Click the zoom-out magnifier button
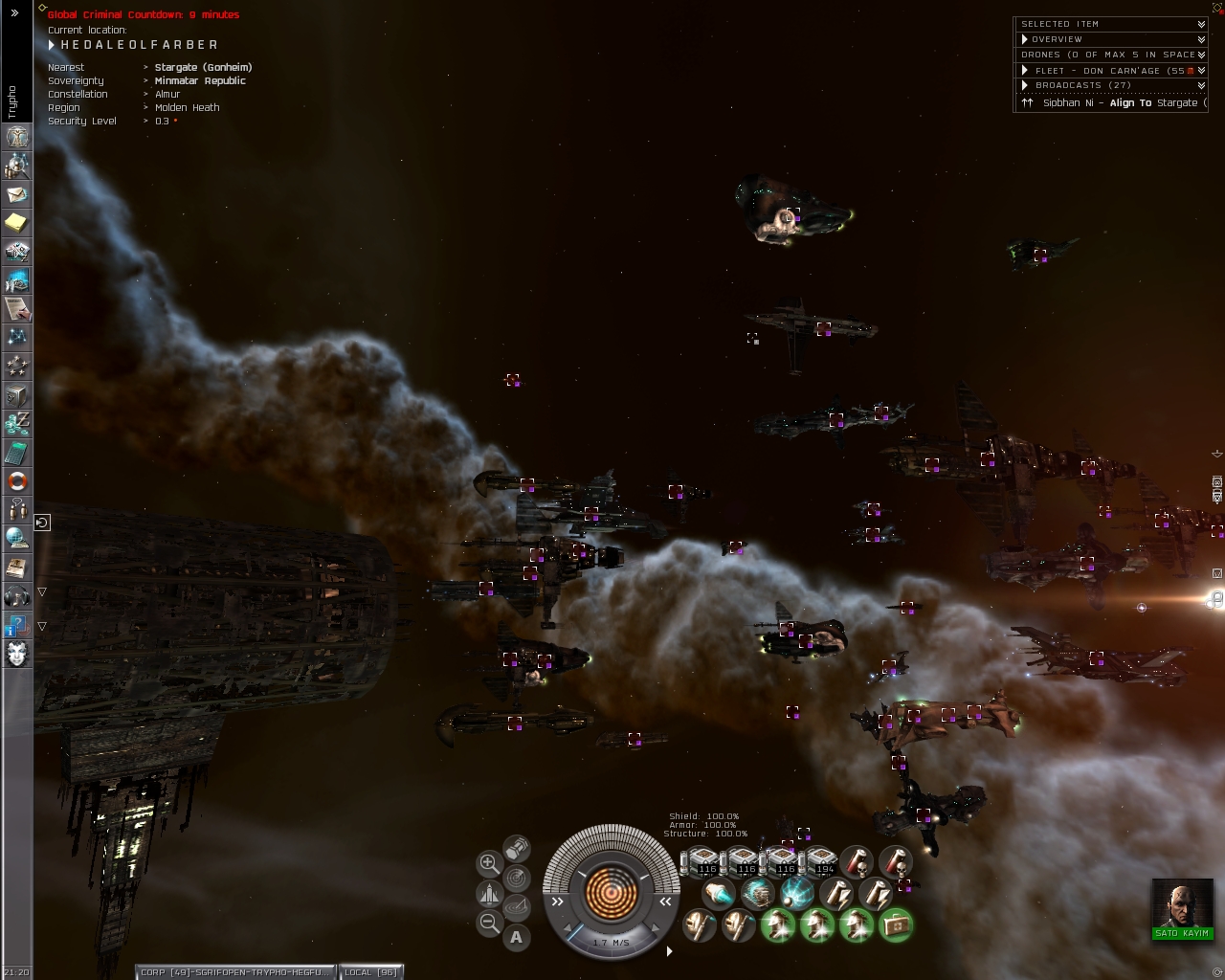1225x980 pixels. coord(489,923)
